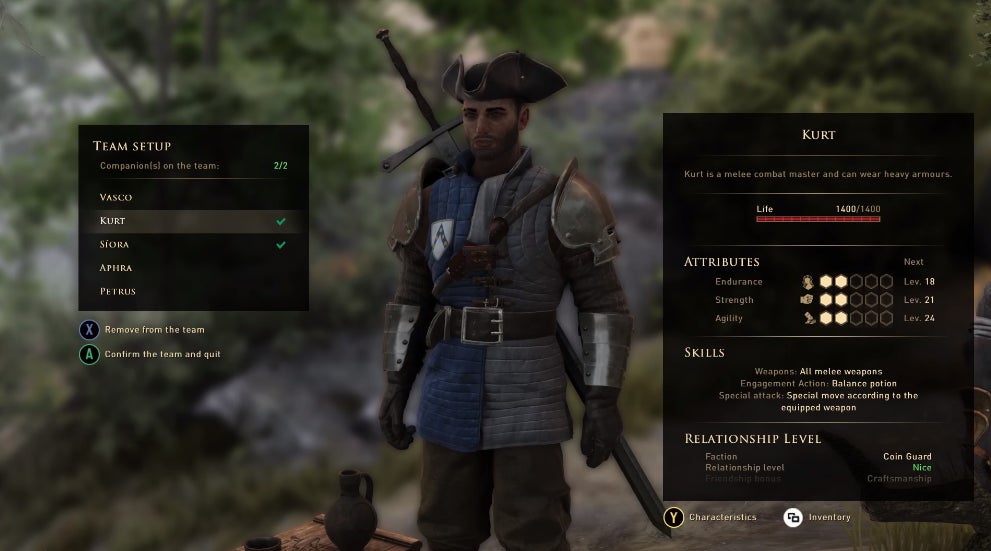Select Siora in the team setup
This screenshot has width=991, height=551.
pyautogui.click(x=114, y=244)
